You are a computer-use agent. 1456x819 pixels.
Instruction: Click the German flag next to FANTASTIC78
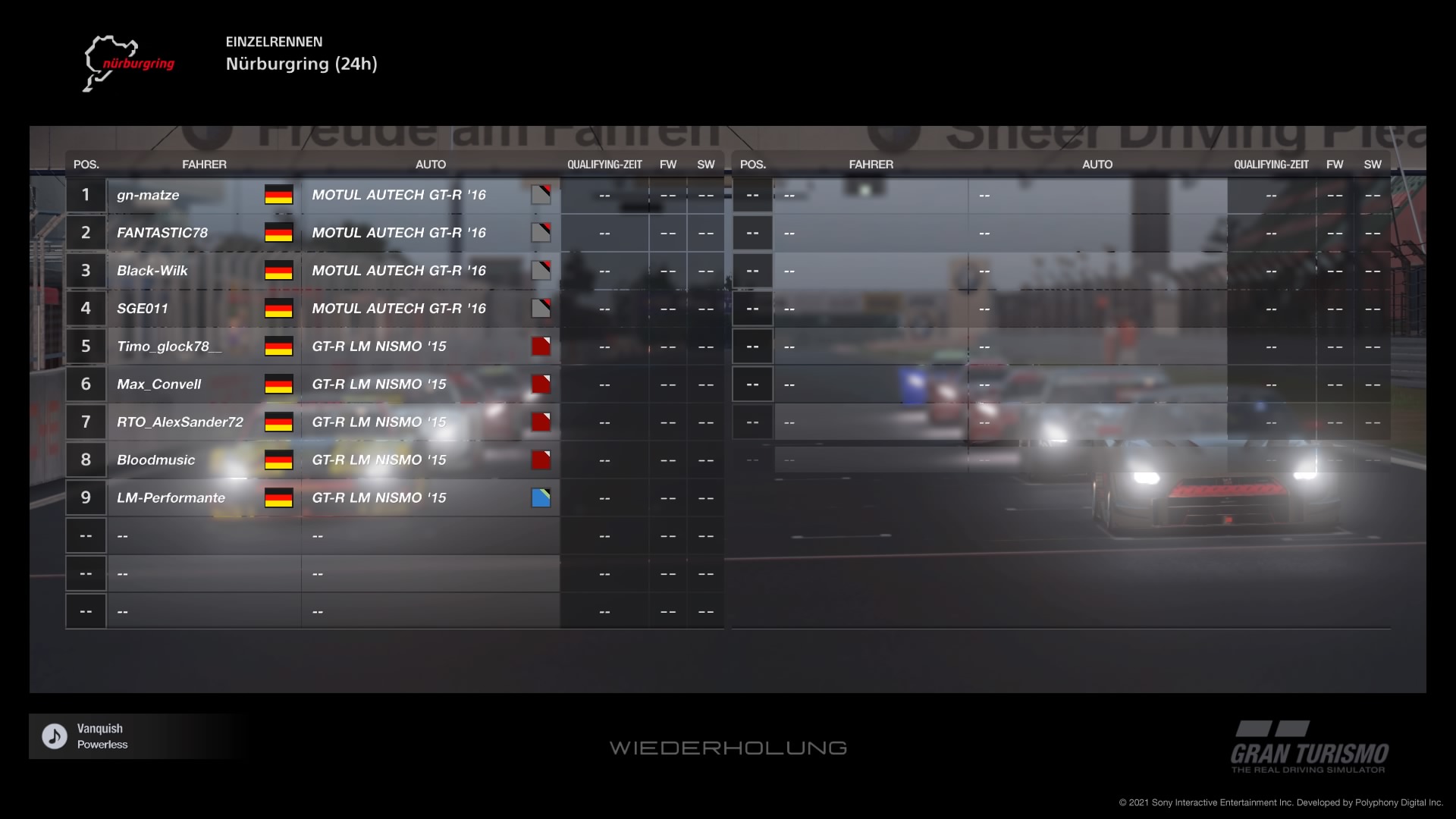(279, 233)
